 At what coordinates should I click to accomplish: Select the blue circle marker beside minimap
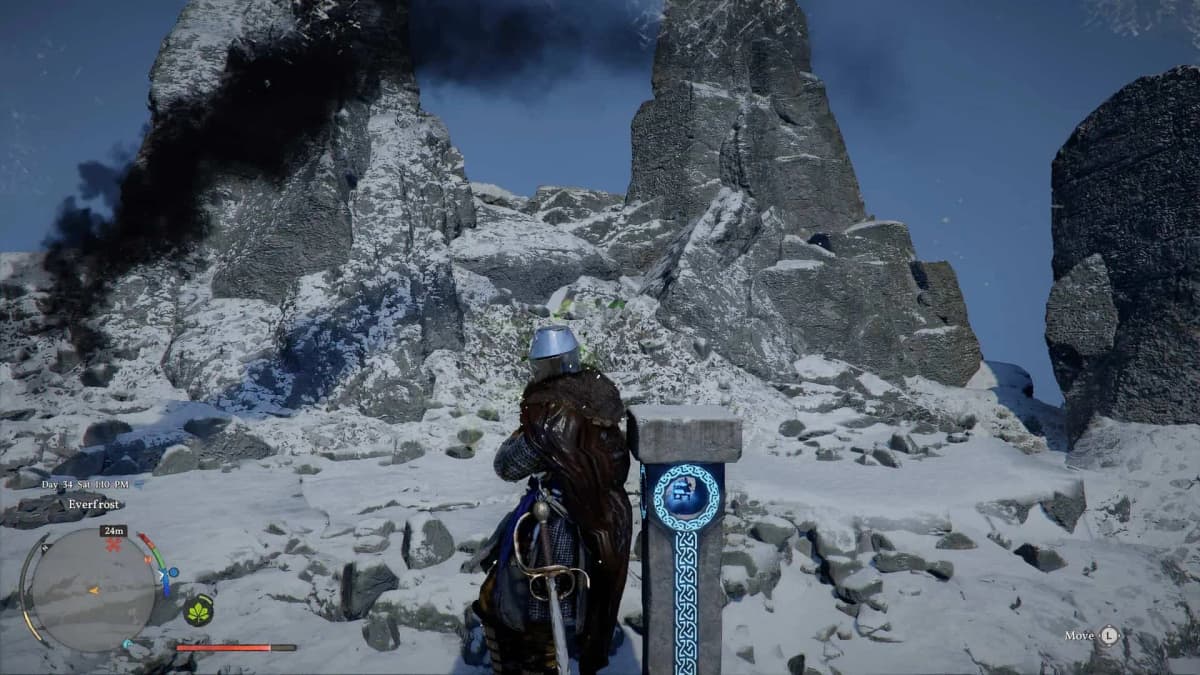173,573
